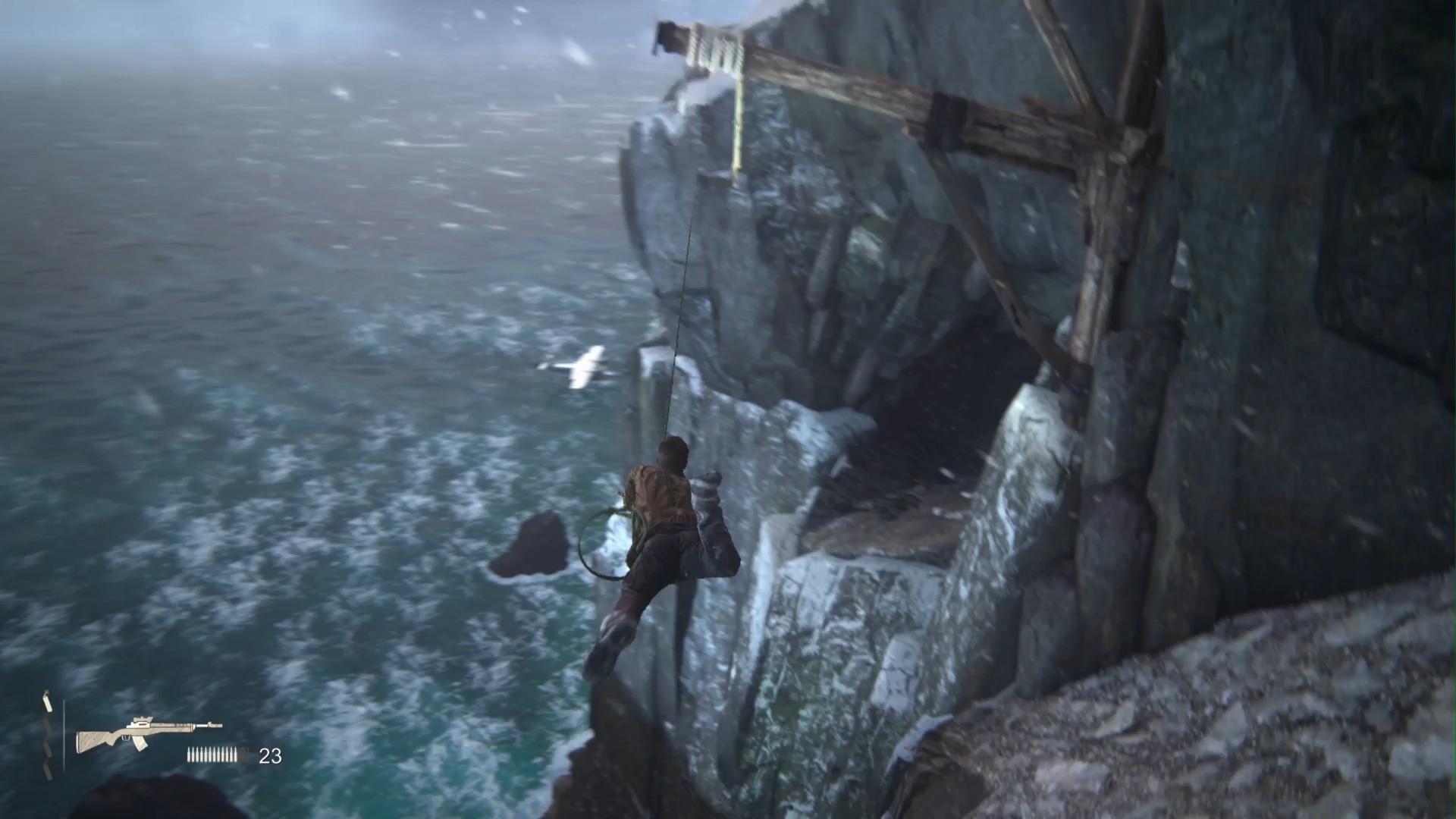Click the lit dynamite stick icon
The width and height of the screenshot is (1456, 819).
pyautogui.click(x=48, y=702)
